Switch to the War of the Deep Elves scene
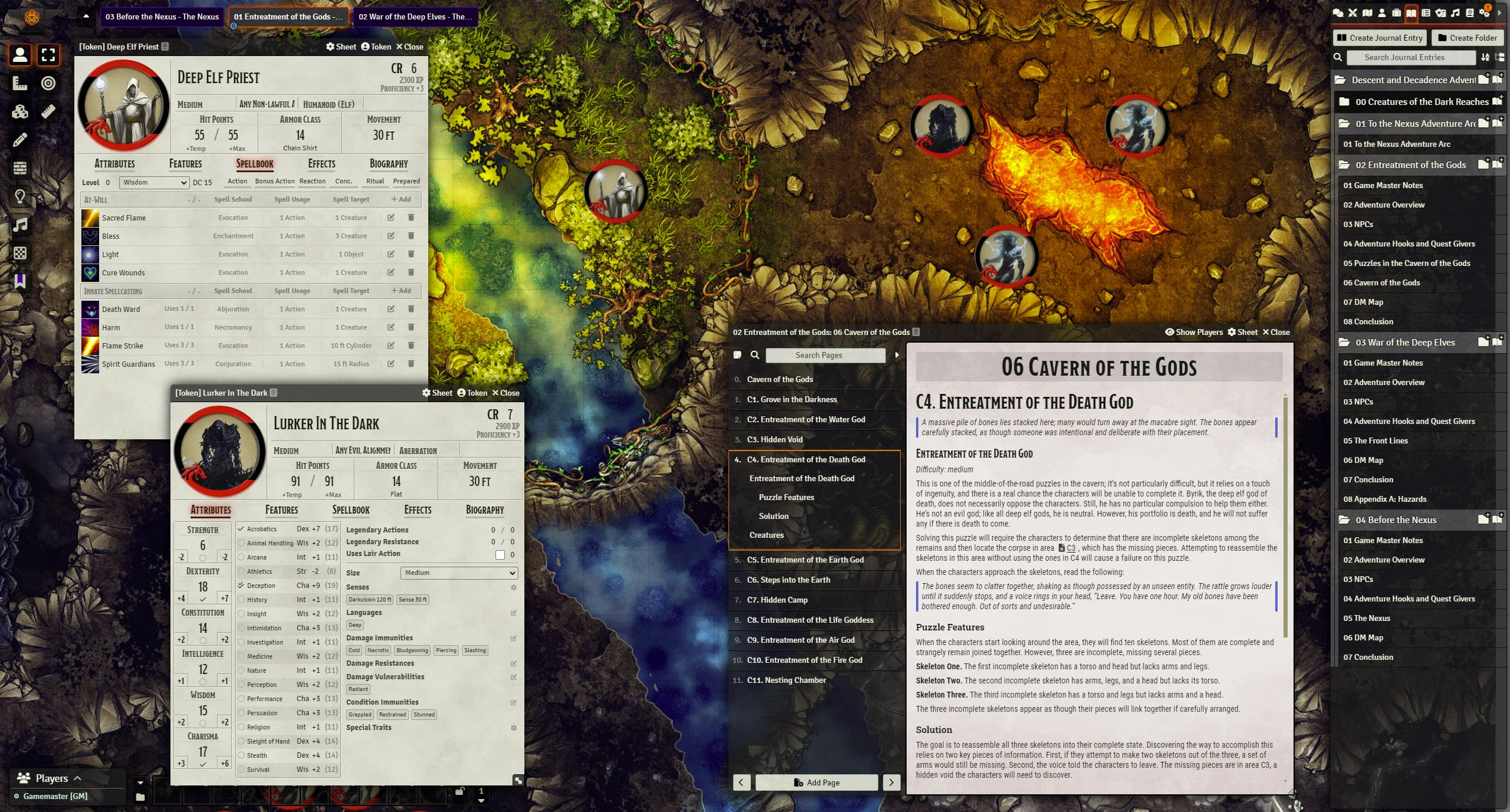The width and height of the screenshot is (1510, 812). point(415,17)
